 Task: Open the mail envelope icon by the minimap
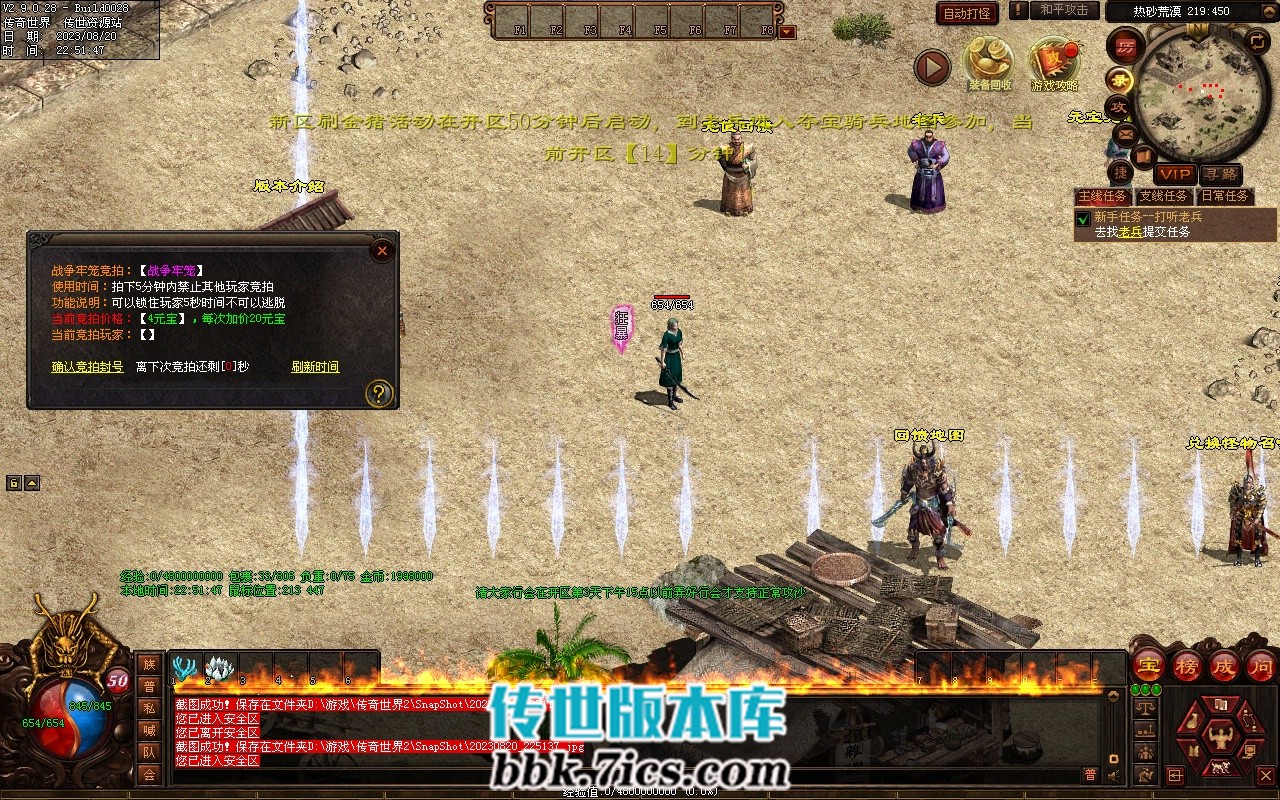click(x=1126, y=133)
